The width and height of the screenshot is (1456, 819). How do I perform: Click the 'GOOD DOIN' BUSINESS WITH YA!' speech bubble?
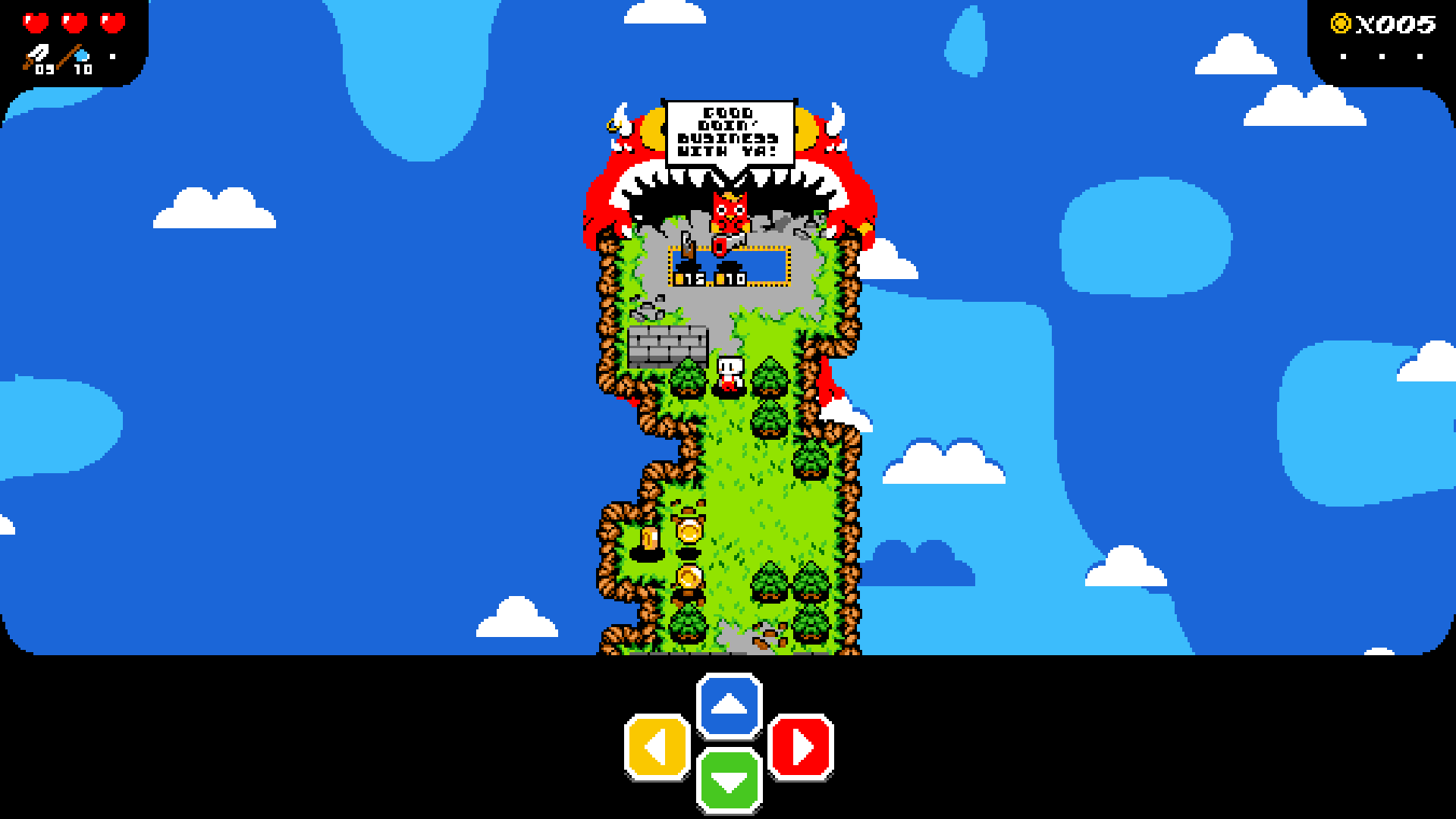(730, 133)
